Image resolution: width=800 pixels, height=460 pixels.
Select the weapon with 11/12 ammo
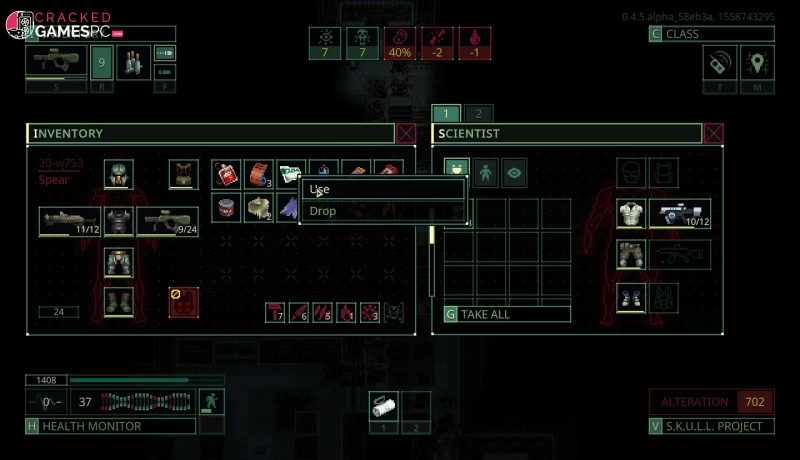pyautogui.click(x=70, y=221)
